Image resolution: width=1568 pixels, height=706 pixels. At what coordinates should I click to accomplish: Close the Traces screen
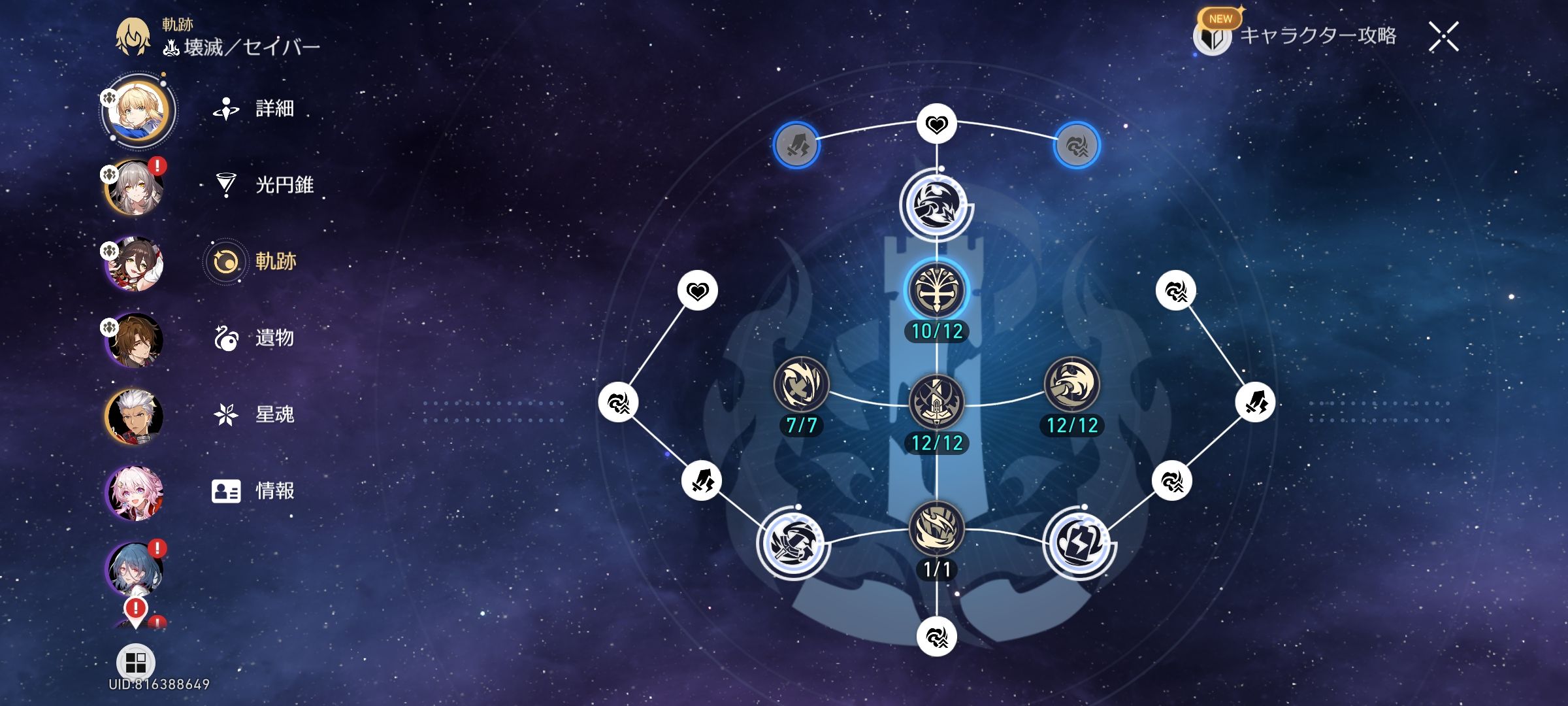[x=1443, y=37]
